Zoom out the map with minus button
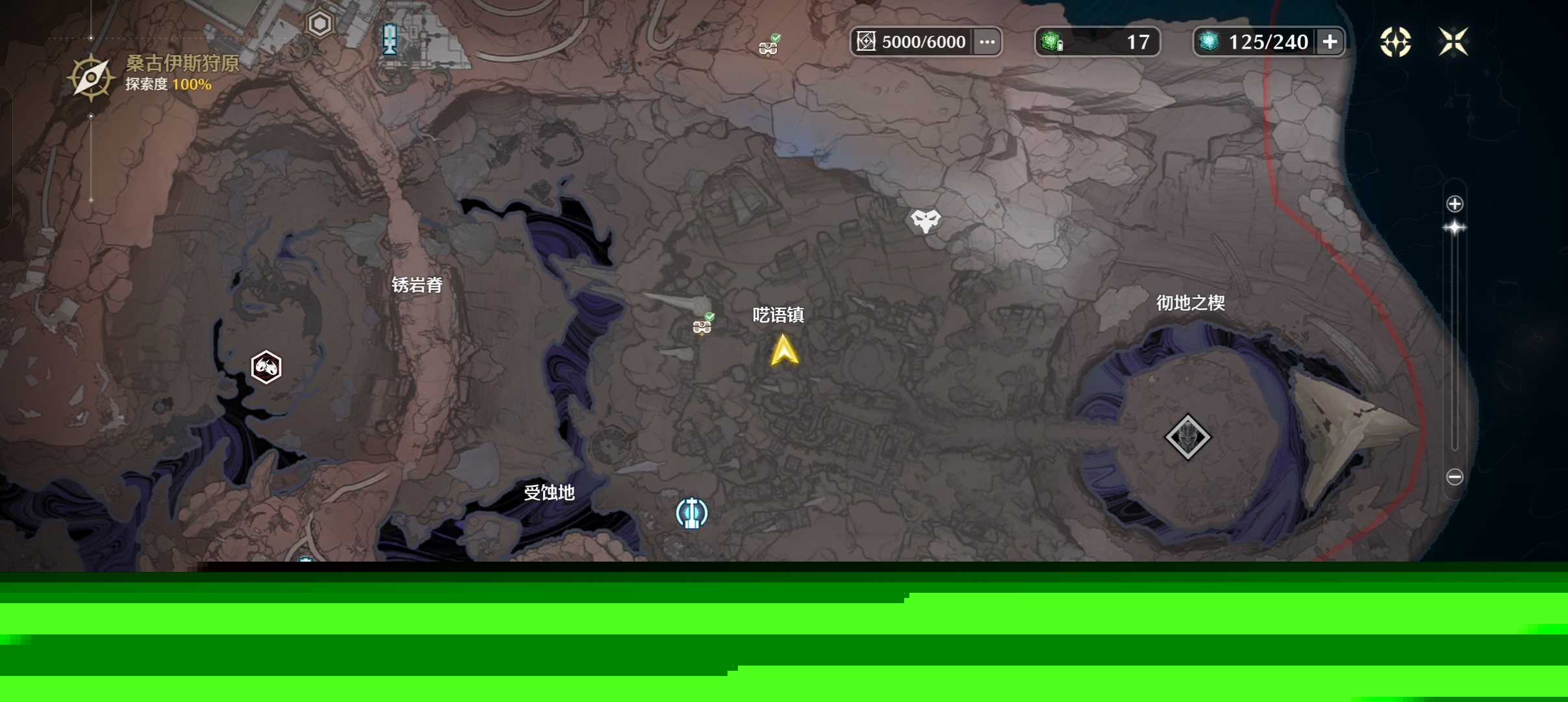 1454,477
